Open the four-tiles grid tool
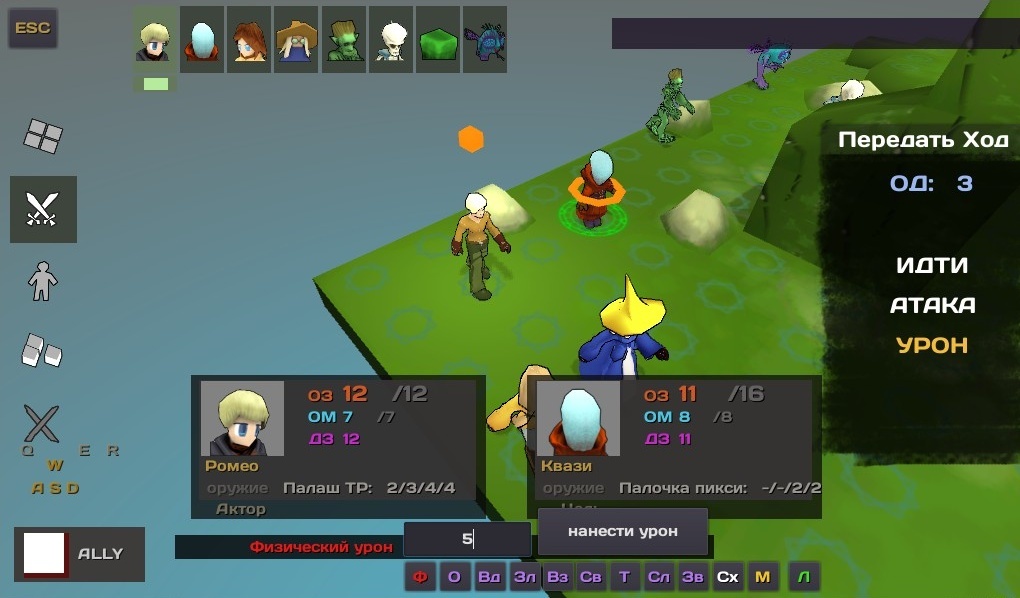Screen dimensions: 1020x598 click(x=43, y=136)
